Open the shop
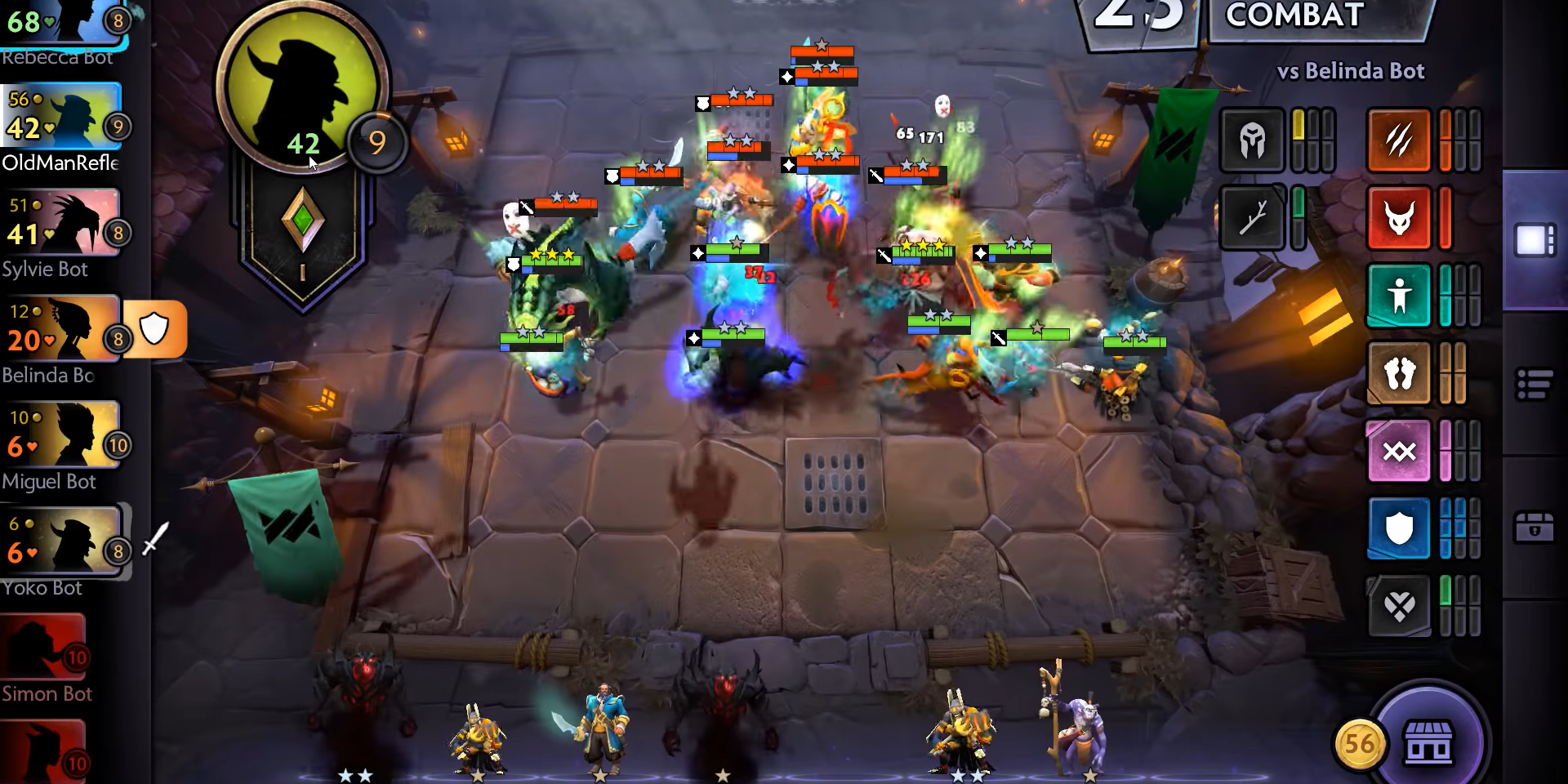The width and height of the screenshot is (1568, 784). tap(1428, 741)
